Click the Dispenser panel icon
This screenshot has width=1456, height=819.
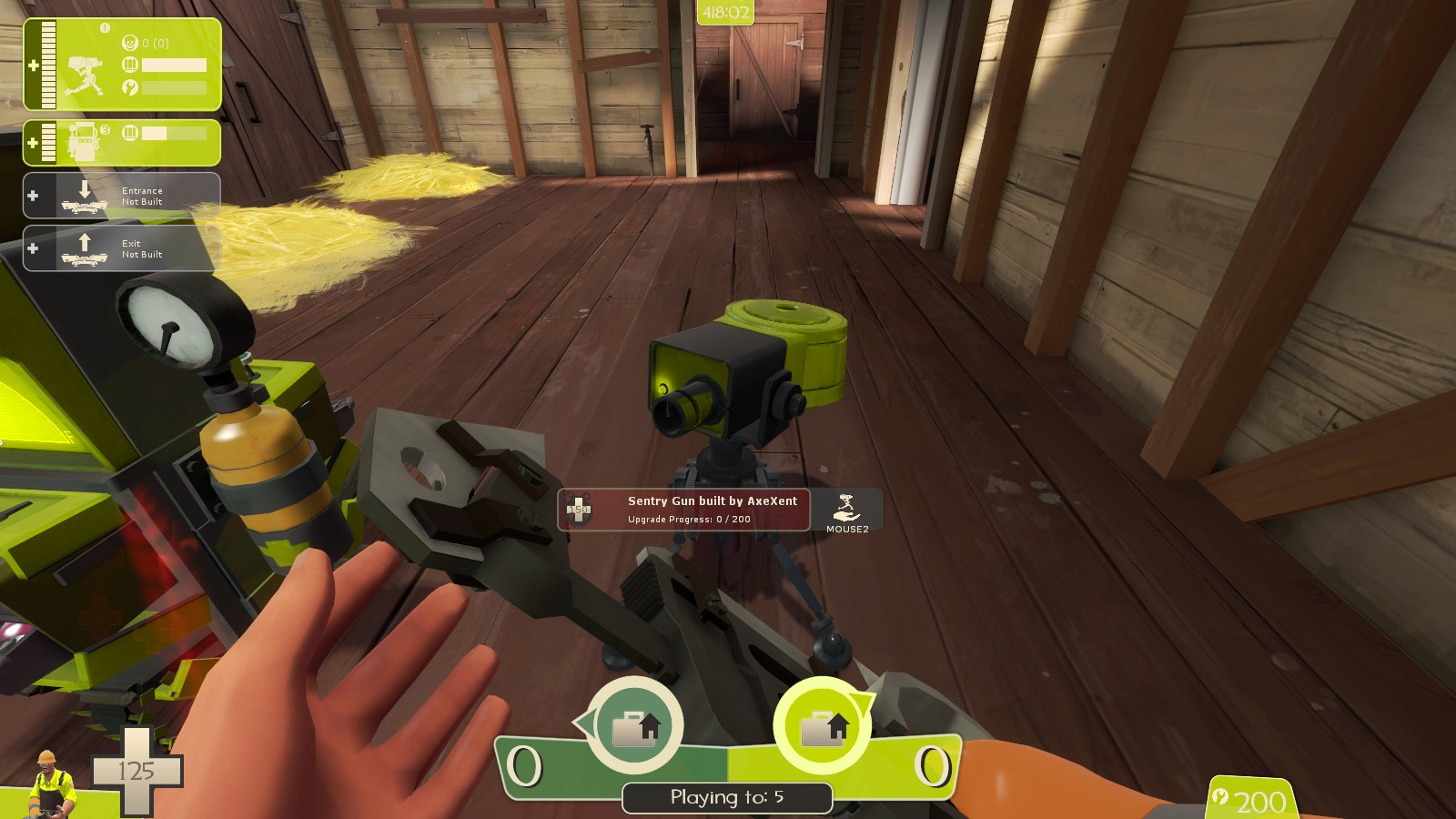click(x=84, y=141)
